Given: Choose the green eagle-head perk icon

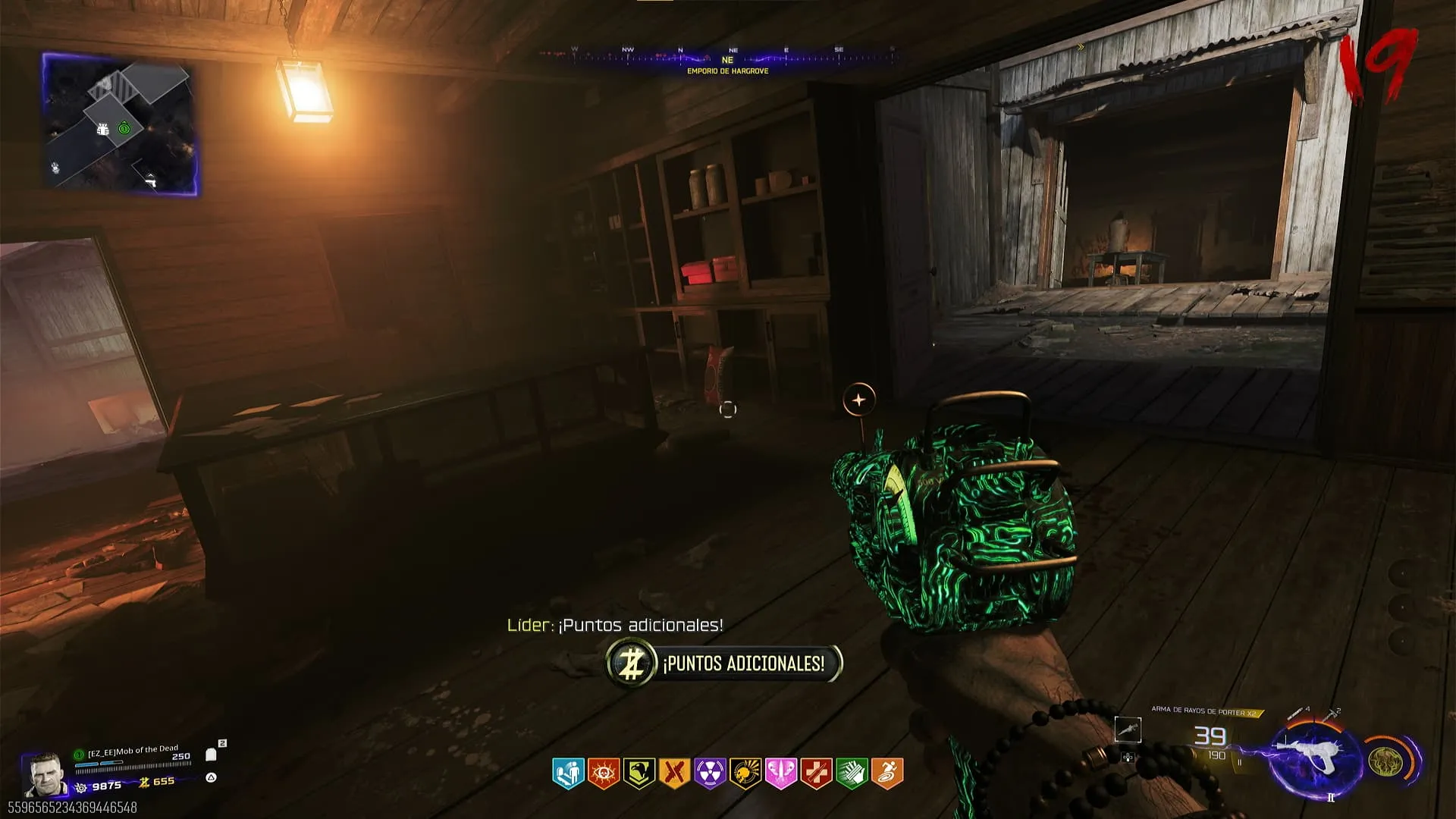Looking at the screenshot, I should pyautogui.click(x=639, y=773).
